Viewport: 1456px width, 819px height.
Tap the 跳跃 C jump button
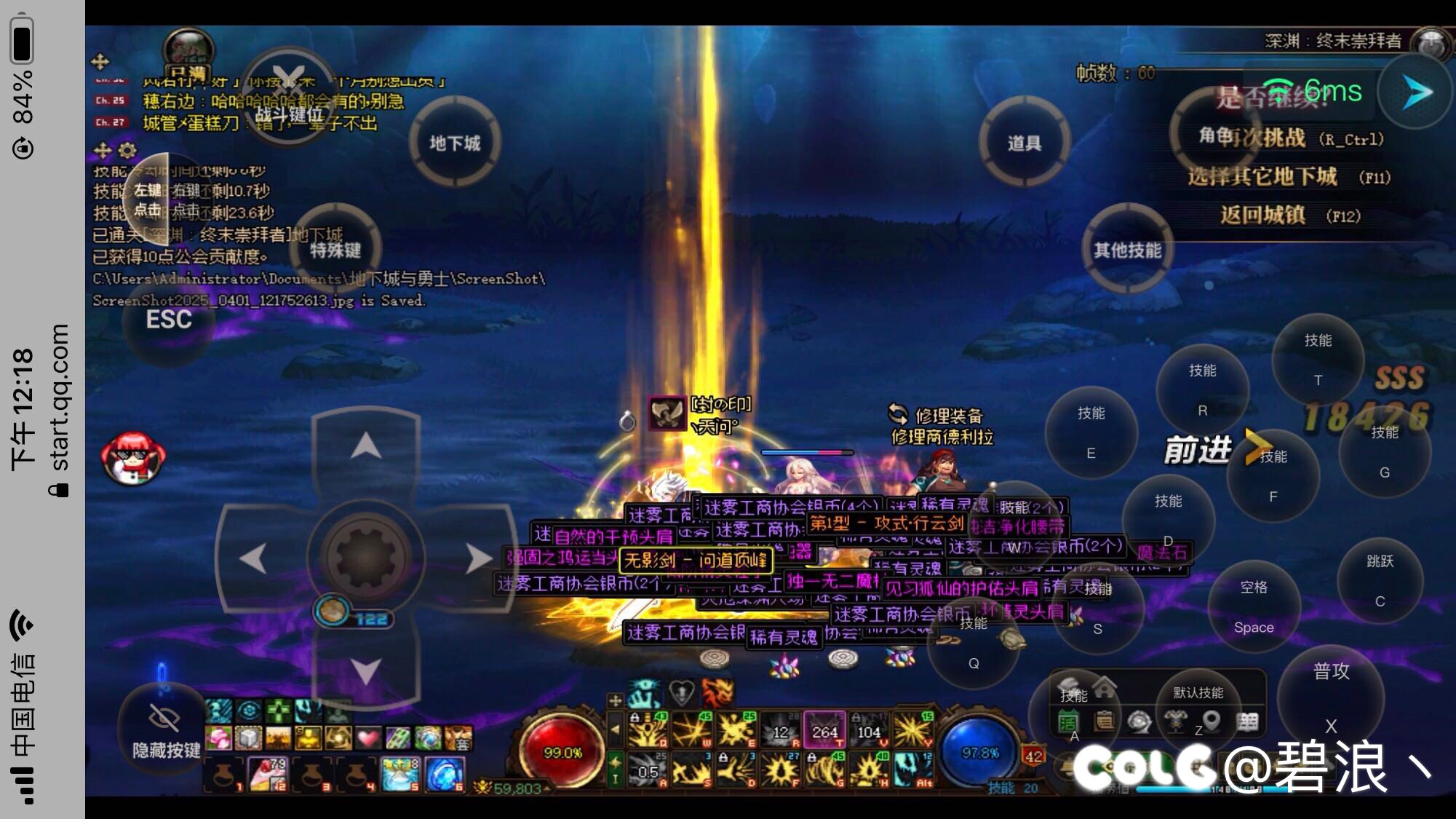[1380, 581]
